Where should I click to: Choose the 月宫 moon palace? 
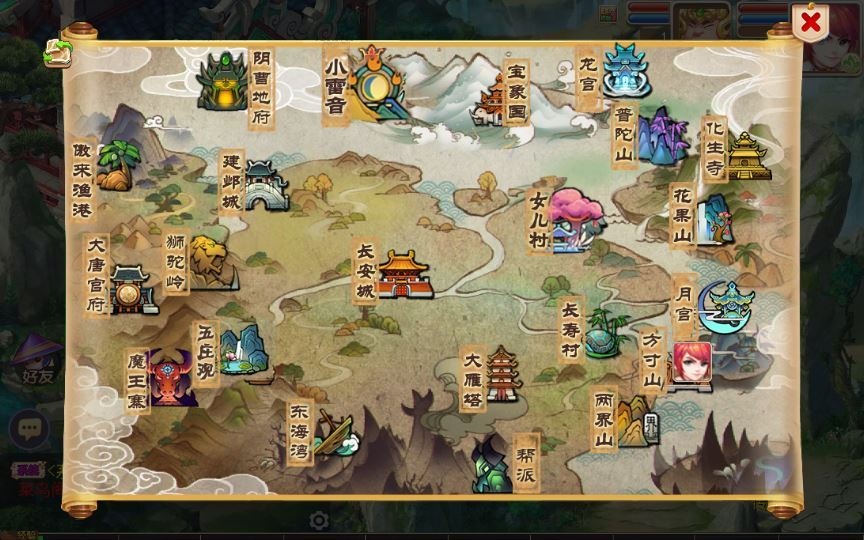click(726, 303)
